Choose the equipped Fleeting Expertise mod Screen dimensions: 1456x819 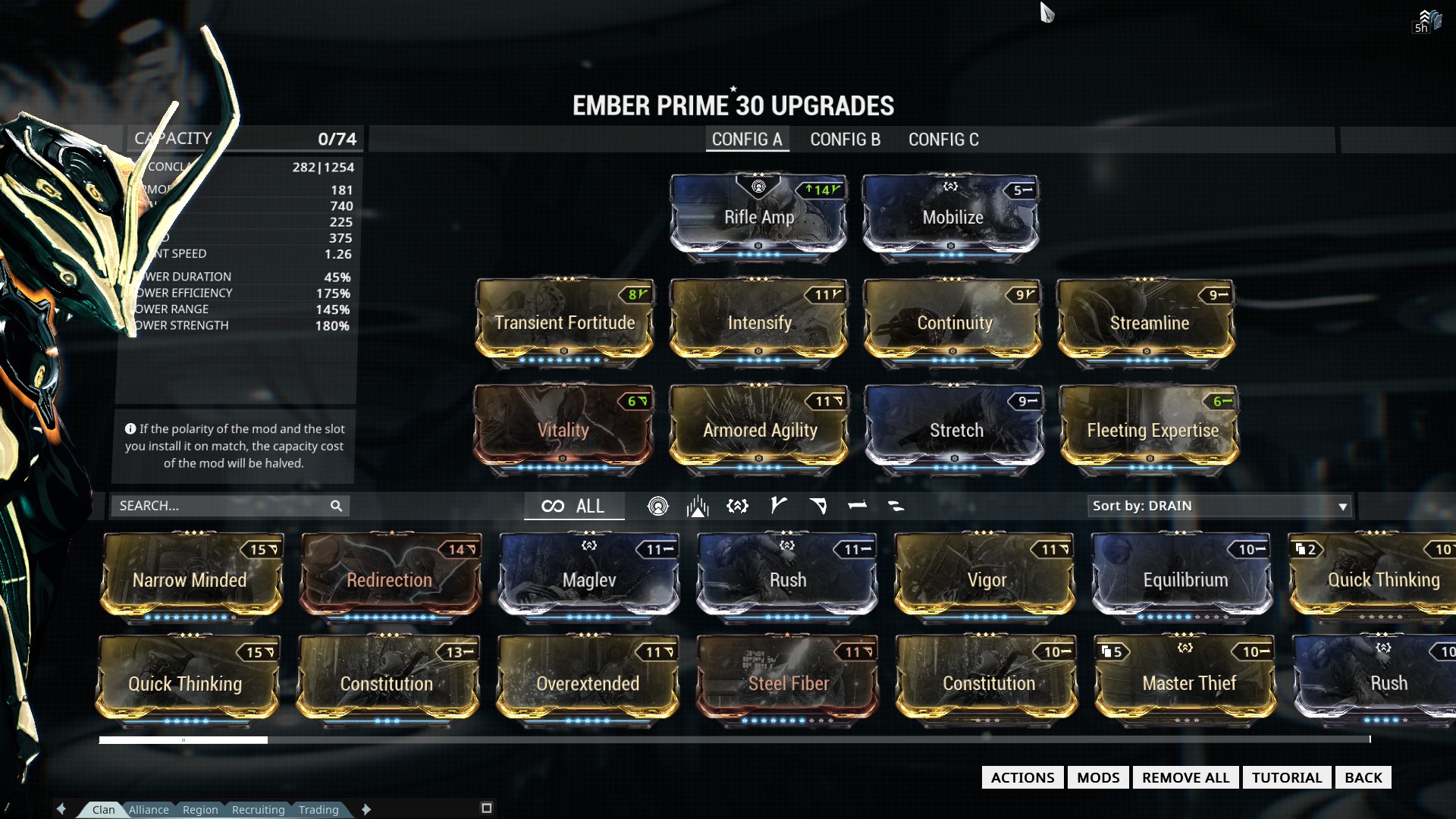pyautogui.click(x=1152, y=430)
